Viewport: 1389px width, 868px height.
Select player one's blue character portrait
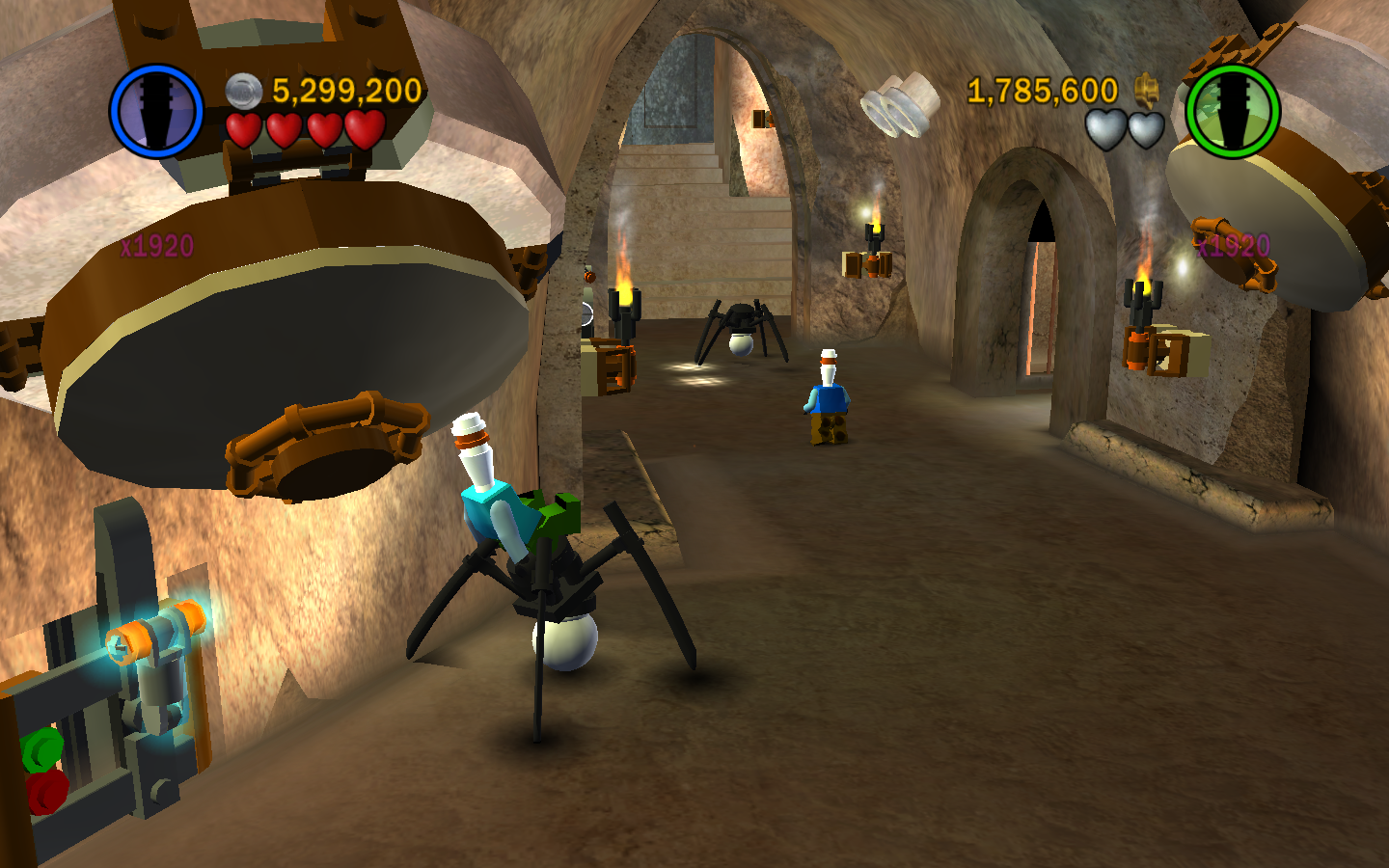point(156,111)
